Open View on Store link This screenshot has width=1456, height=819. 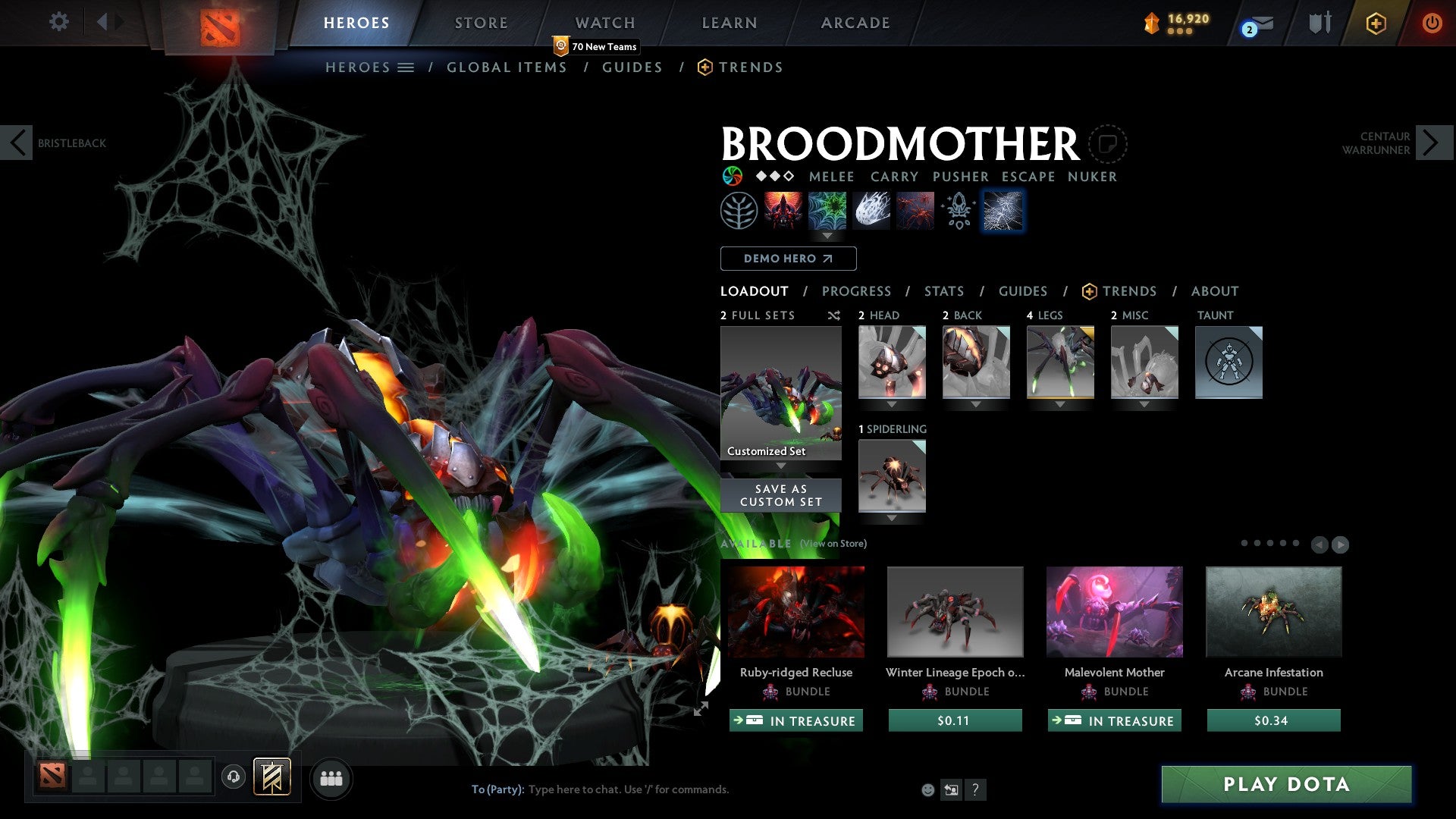tap(832, 544)
